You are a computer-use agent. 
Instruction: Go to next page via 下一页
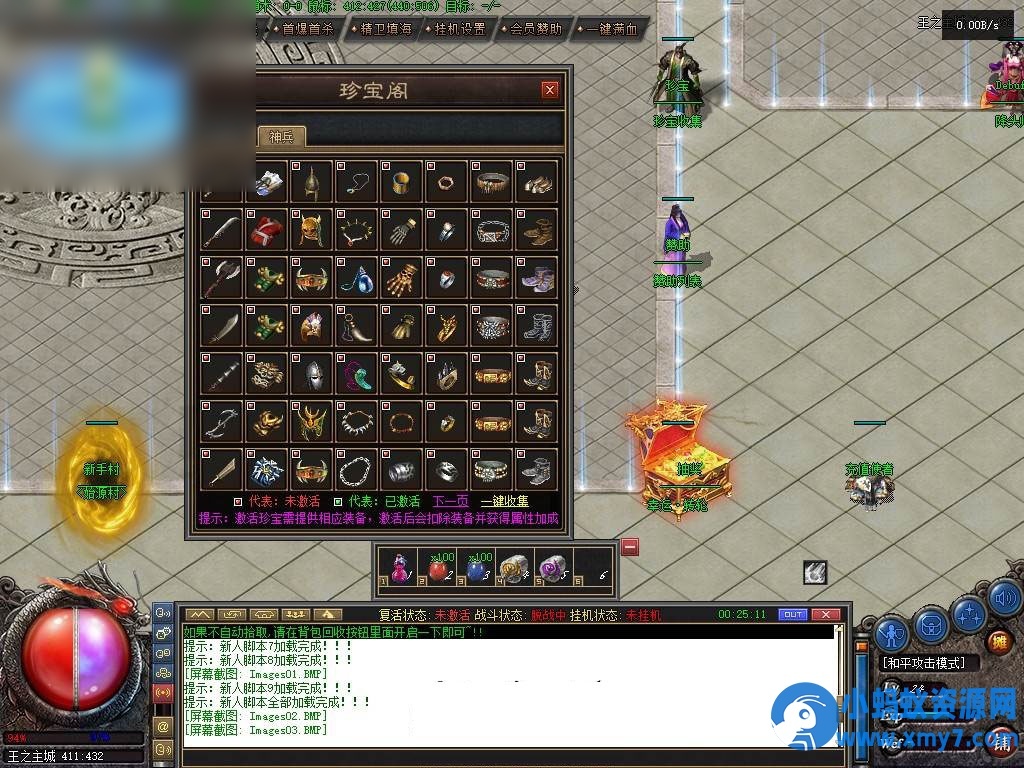point(450,501)
